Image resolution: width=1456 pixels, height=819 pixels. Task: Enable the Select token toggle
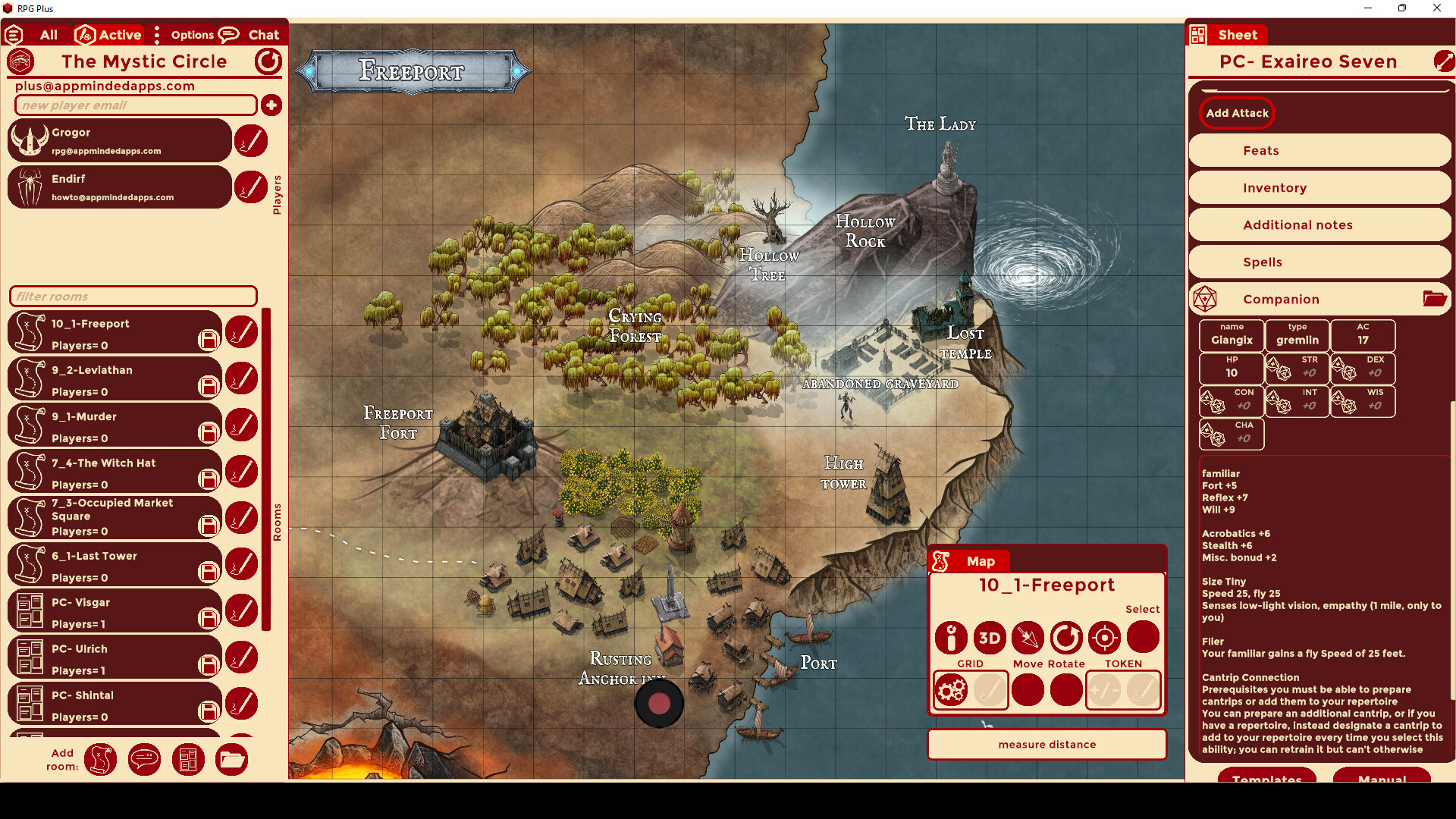coord(1143,636)
